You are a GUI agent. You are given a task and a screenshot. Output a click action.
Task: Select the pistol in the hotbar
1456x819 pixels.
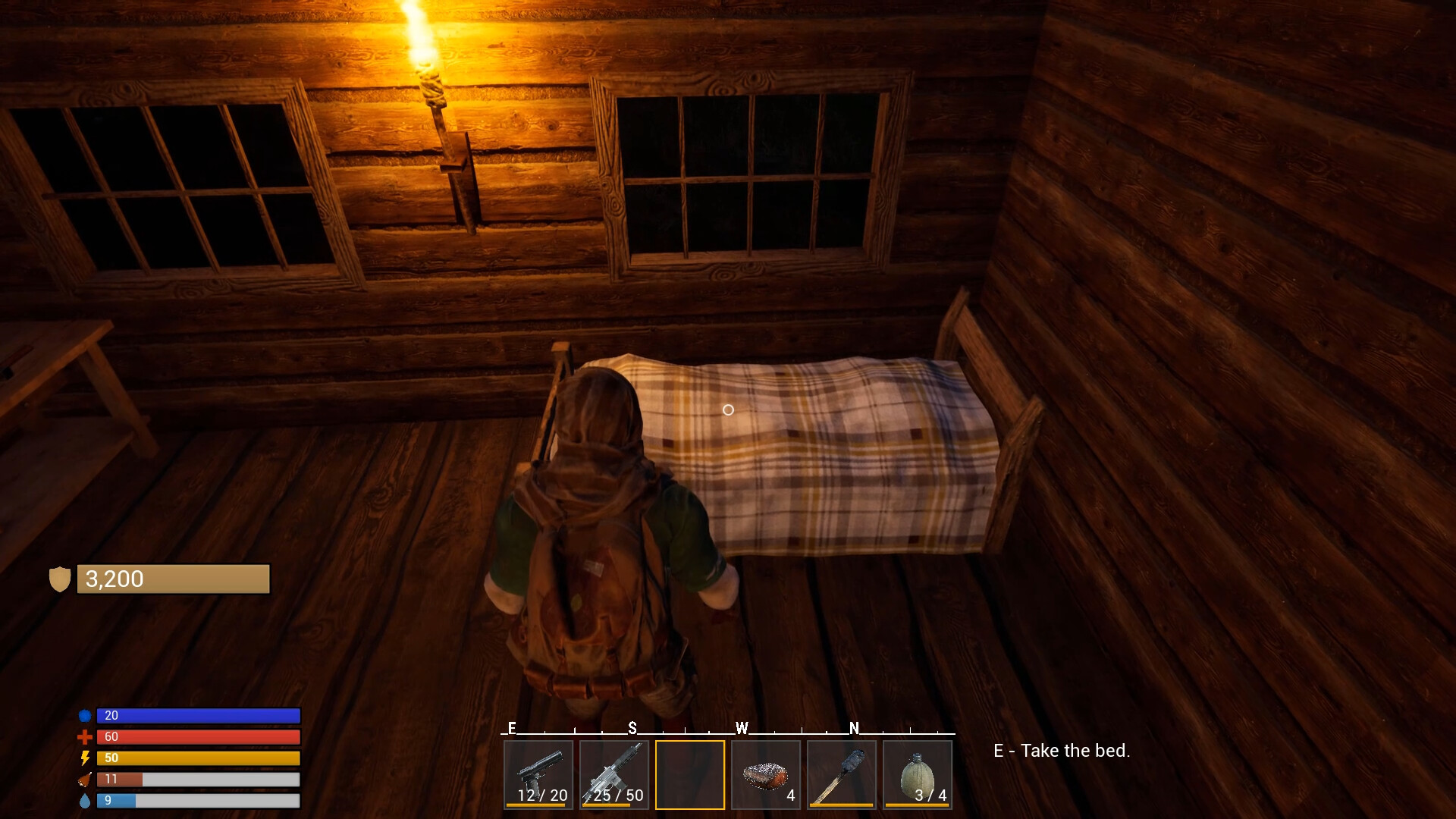point(538,773)
